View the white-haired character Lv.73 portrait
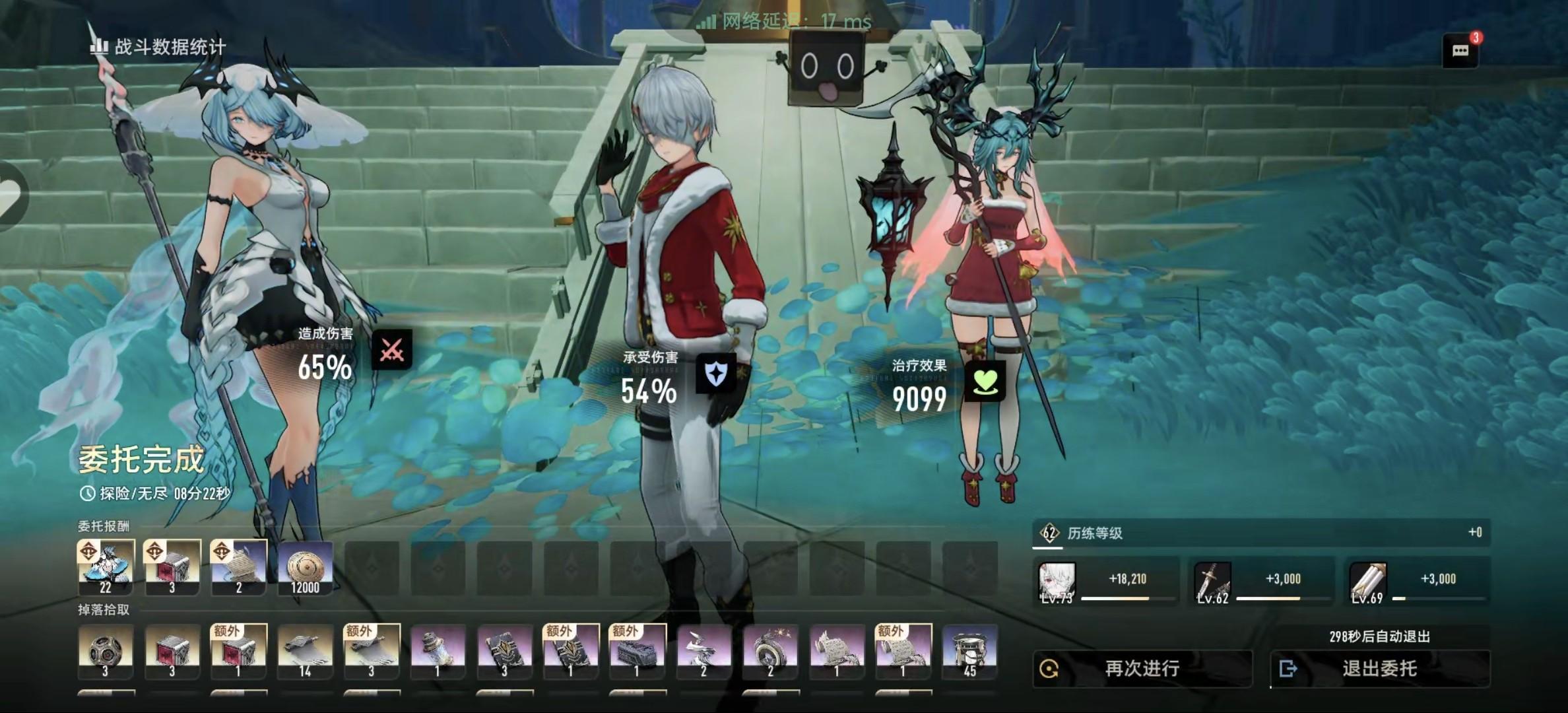1568x713 pixels. tap(1057, 582)
